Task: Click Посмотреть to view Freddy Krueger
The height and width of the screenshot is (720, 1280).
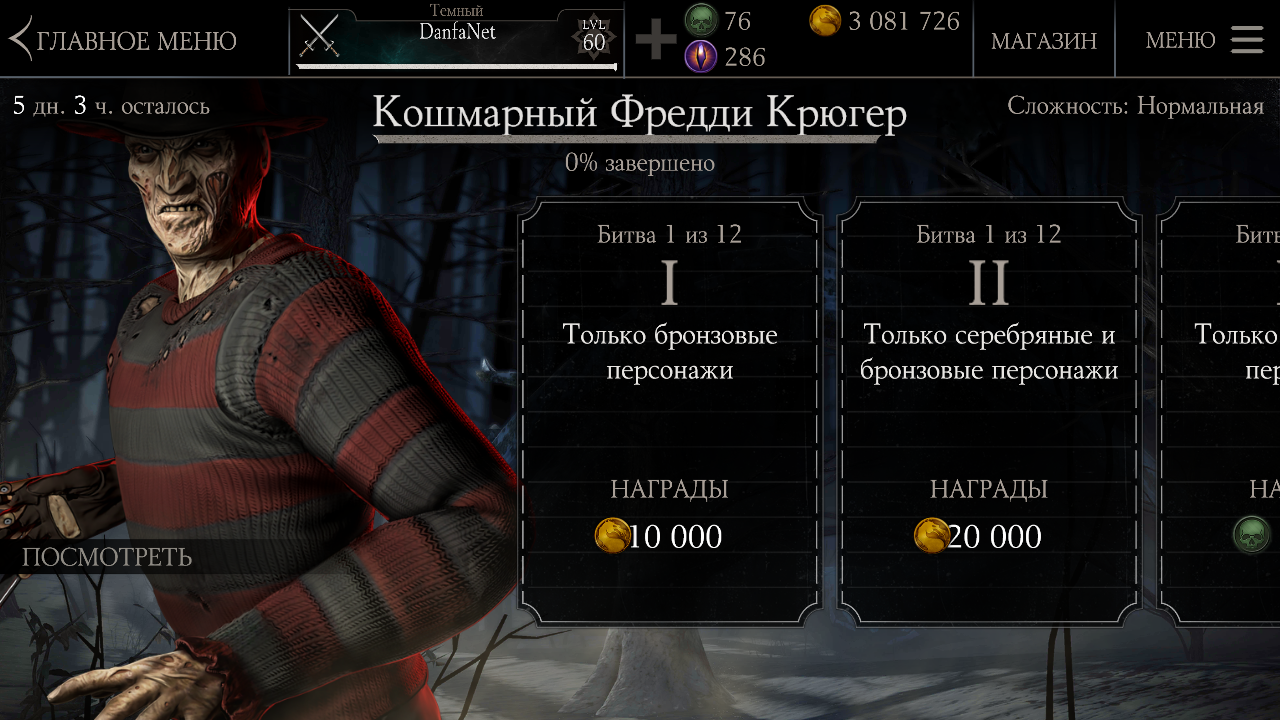Action: pyautogui.click(x=107, y=557)
